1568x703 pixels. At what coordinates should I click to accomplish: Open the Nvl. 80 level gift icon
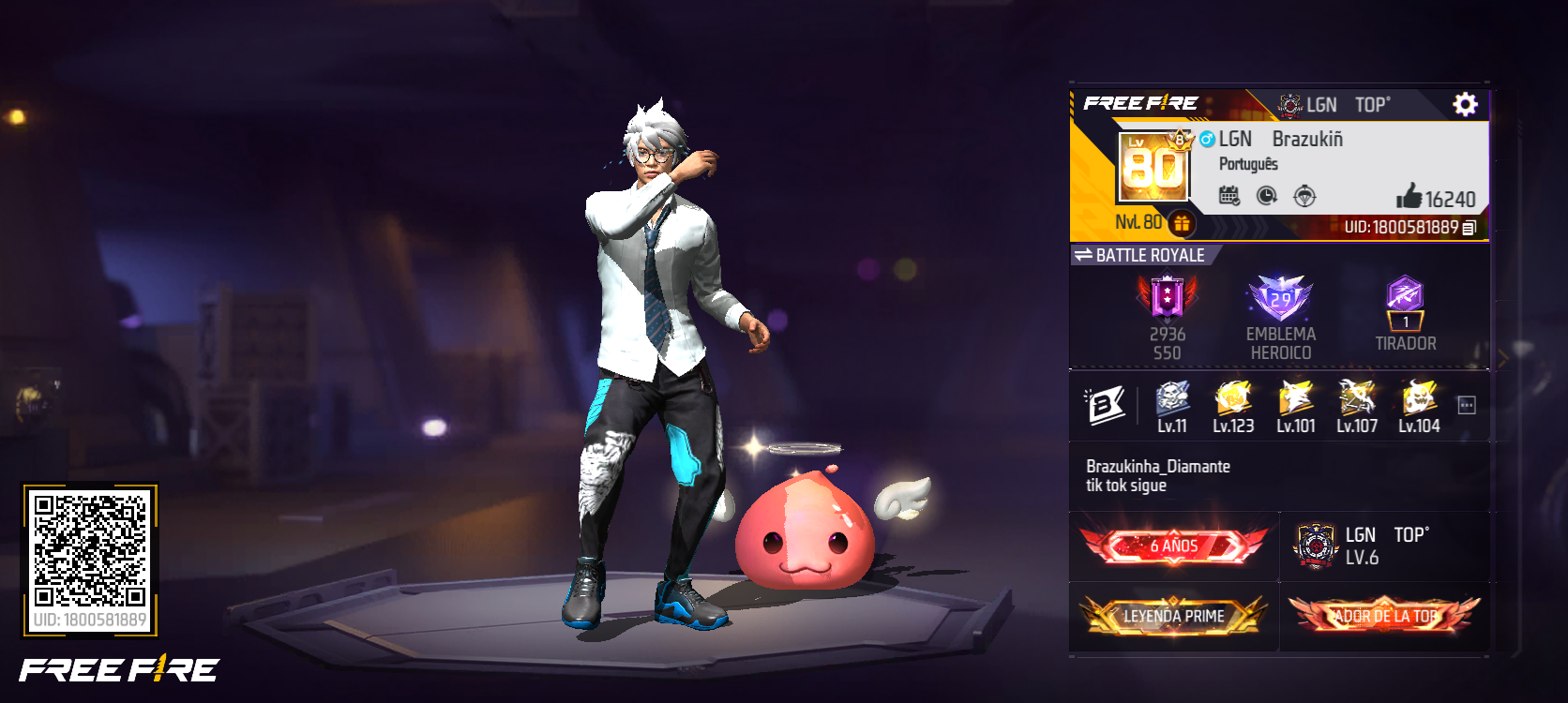tap(1182, 223)
